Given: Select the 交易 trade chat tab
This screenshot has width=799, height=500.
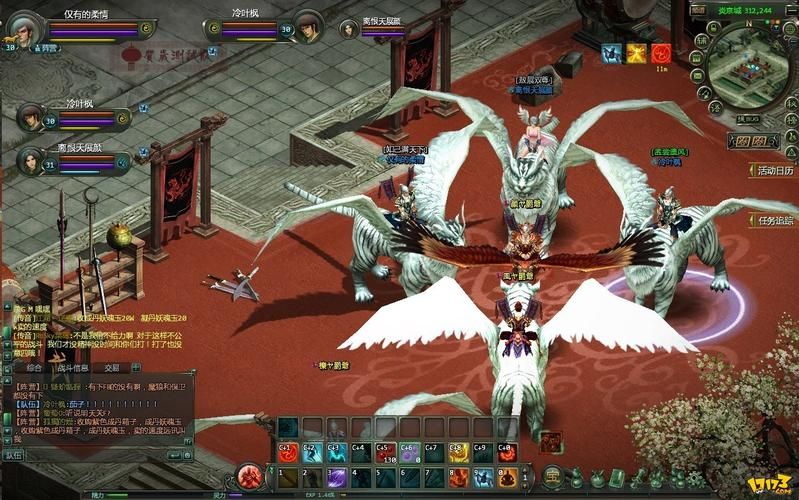Looking at the screenshot, I should click(x=112, y=367).
